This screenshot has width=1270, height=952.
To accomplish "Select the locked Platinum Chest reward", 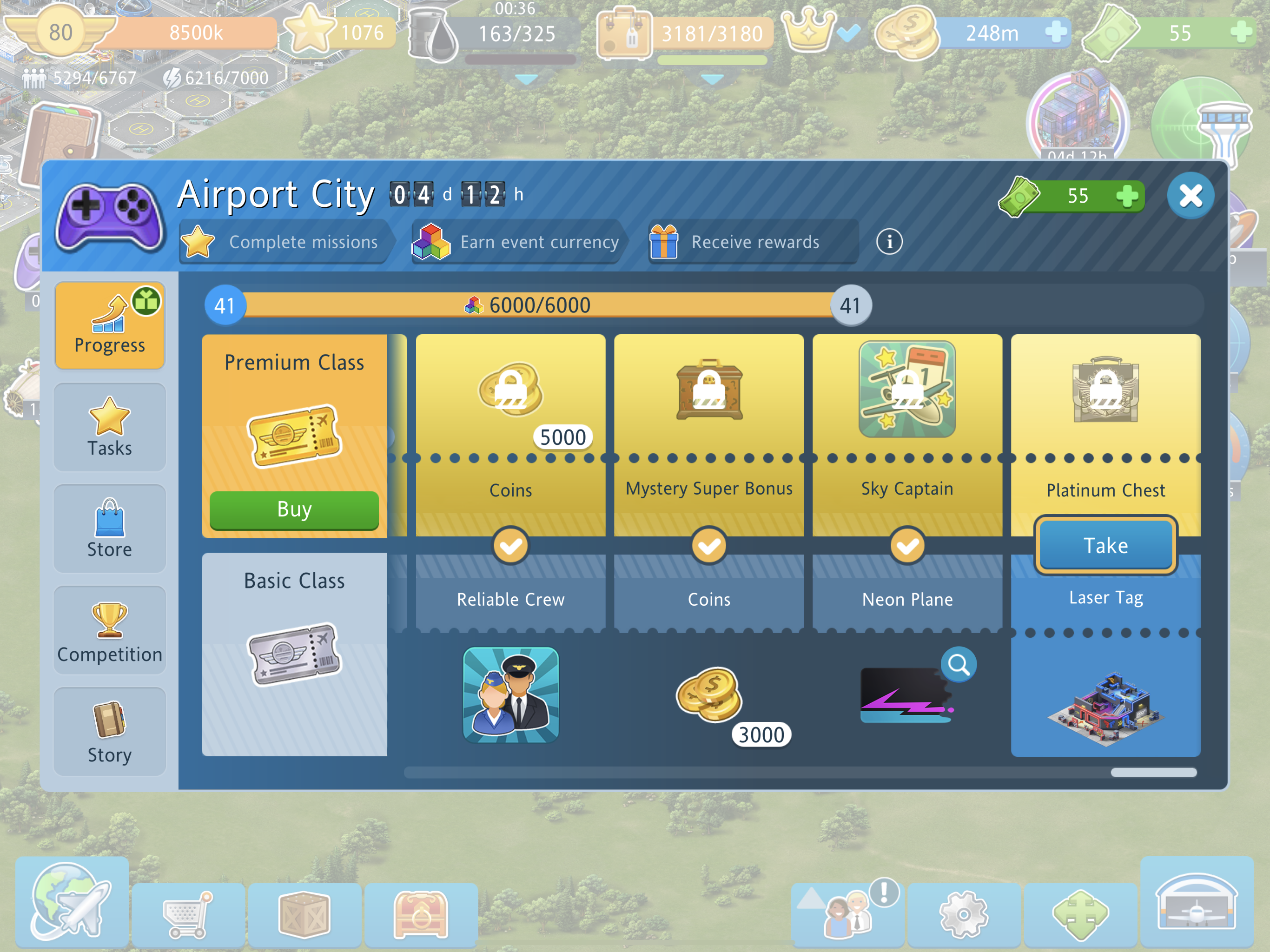I will (x=1105, y=390).
